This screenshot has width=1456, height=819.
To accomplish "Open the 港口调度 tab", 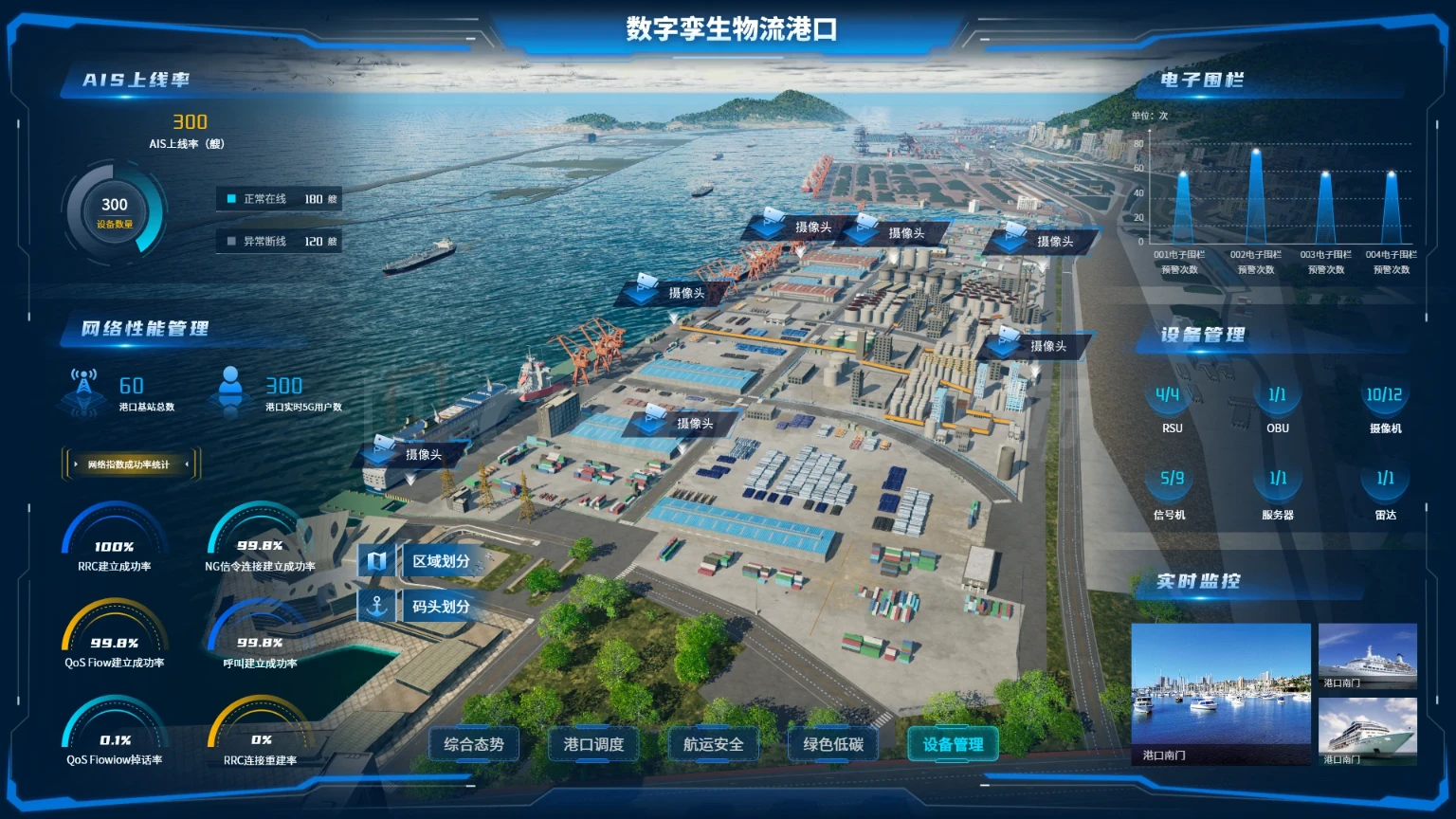I will coord(593,744).
